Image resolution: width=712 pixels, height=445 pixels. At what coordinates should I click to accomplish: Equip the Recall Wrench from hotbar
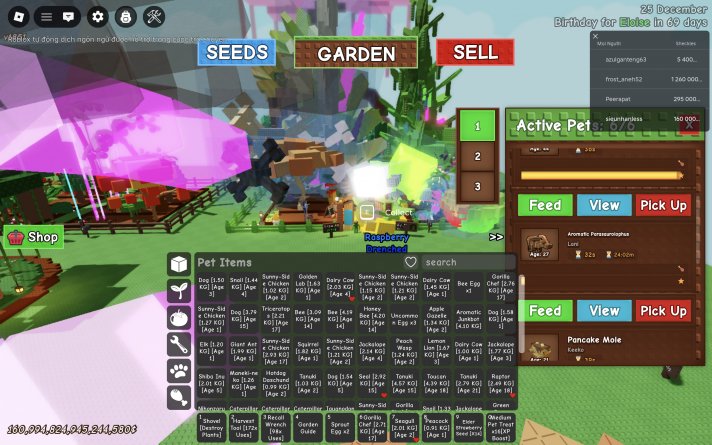[276, 427]
